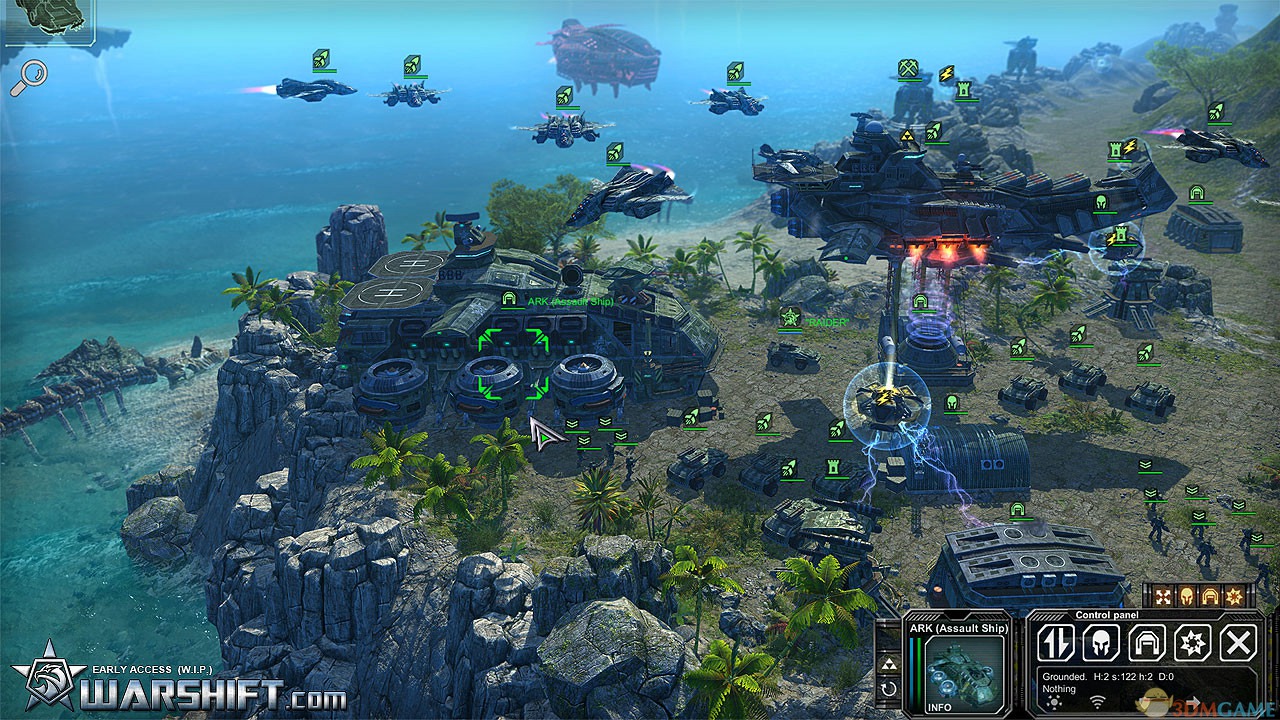Image resolution: width=1280 pixels, height=720 pixels.
Task: Select the large white hangar arch command
Action: point(1147,643)
